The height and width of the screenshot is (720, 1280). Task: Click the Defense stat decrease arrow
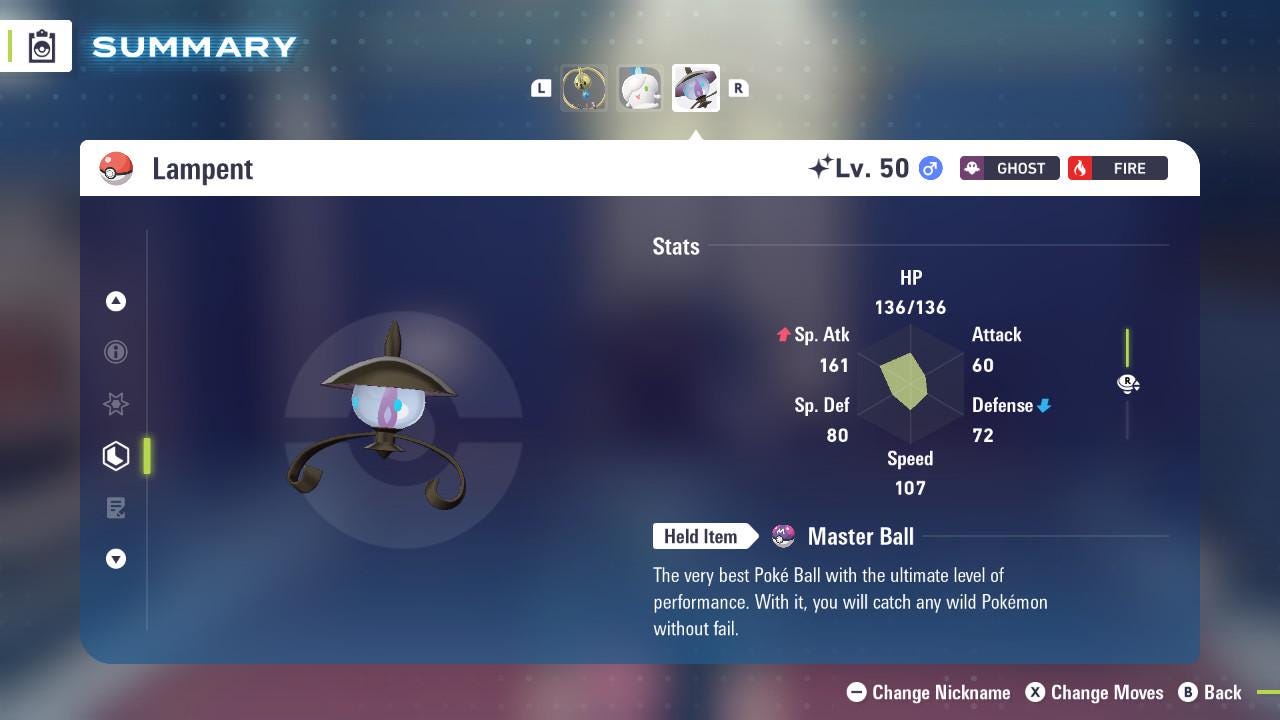tap(1043, 405)
